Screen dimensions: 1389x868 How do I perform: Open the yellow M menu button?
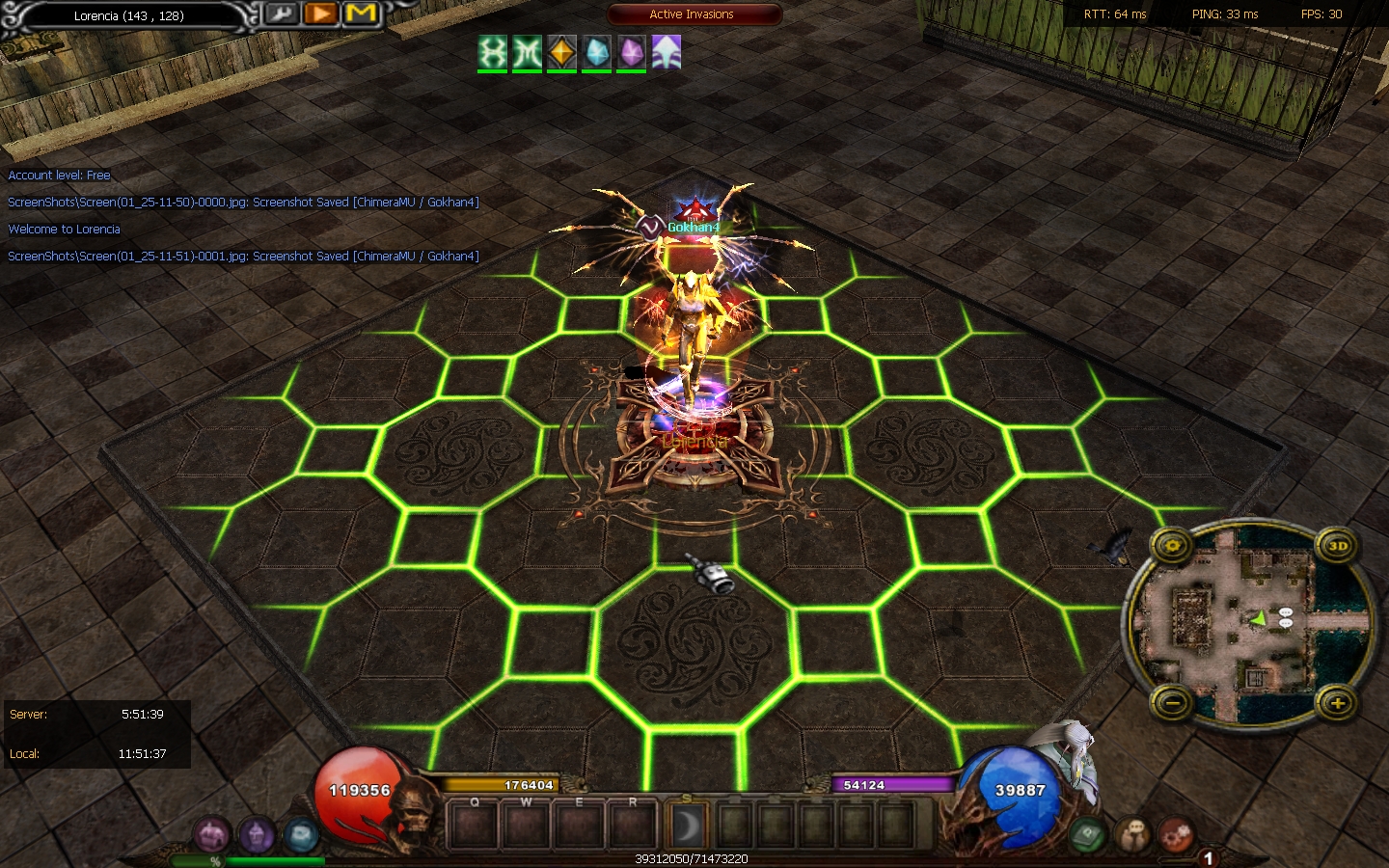coord(361,14)
